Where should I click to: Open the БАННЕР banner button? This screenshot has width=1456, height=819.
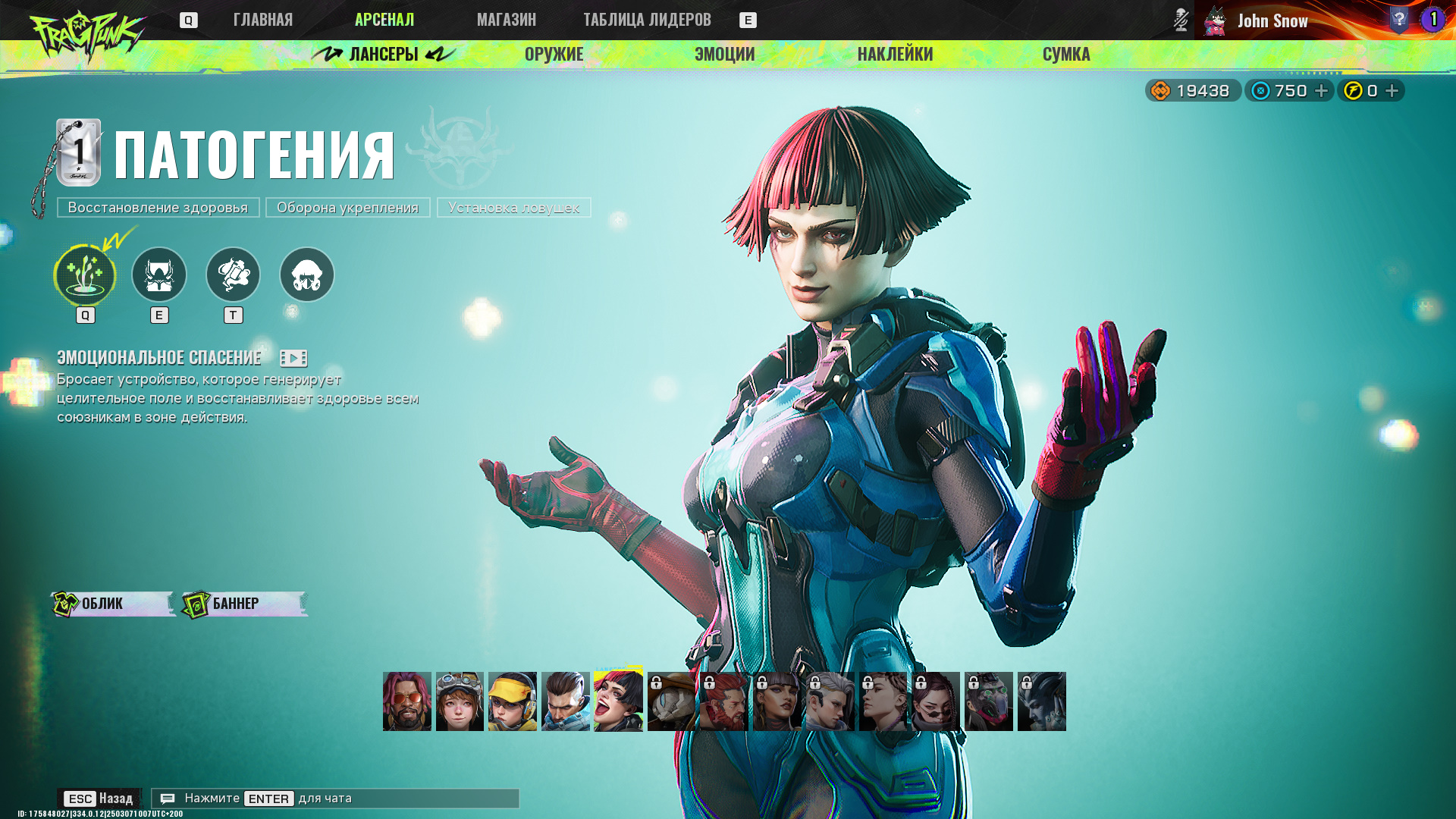click(244, 604)
